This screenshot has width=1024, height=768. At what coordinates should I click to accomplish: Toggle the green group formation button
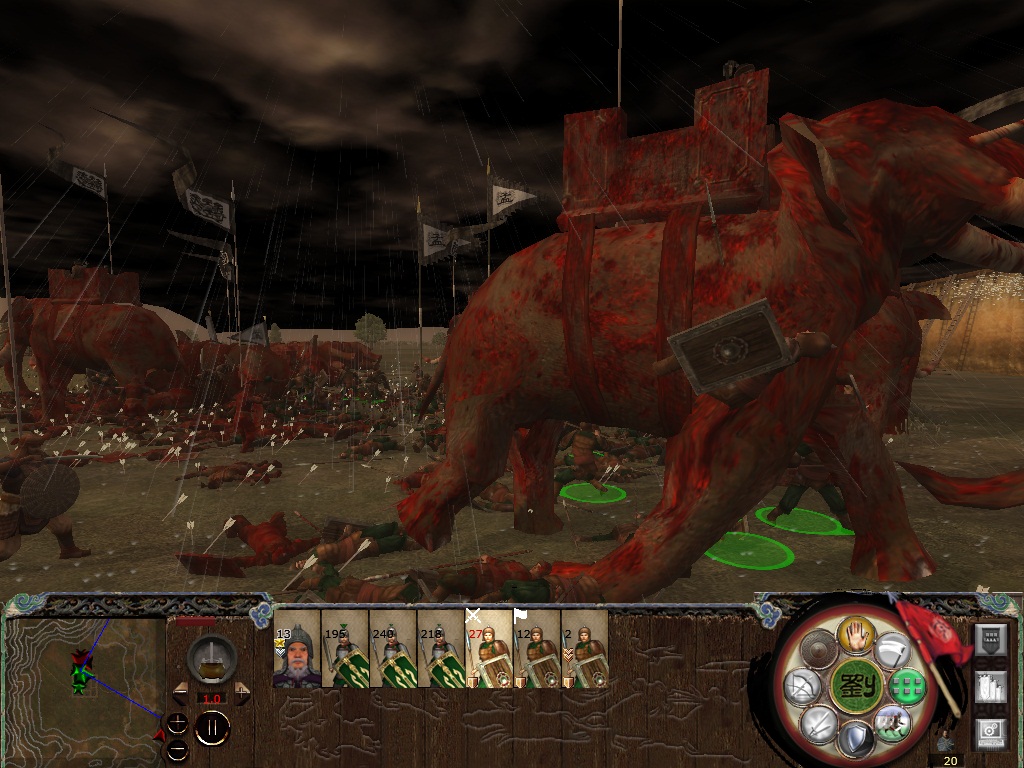pyautogui.click(x=905, y=686)
